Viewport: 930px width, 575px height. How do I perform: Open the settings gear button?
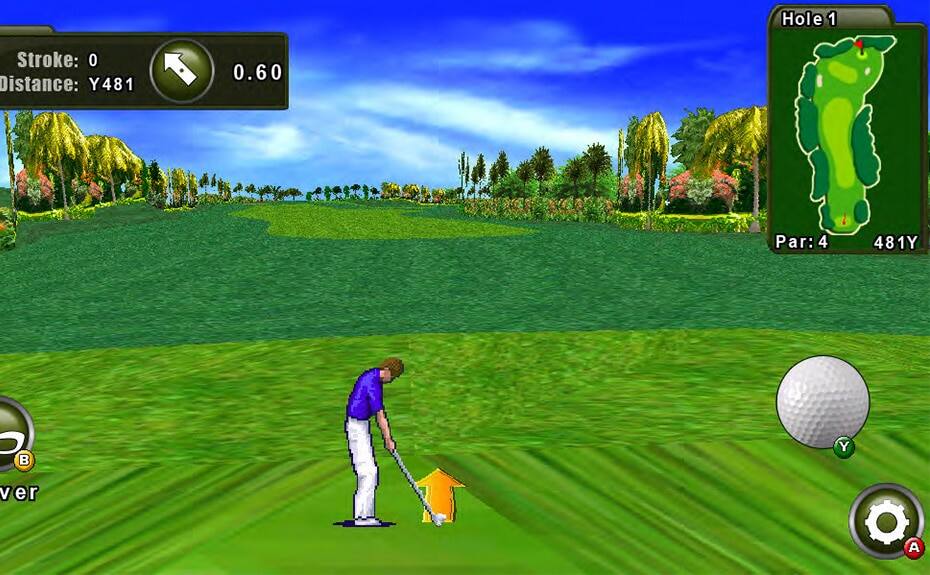[x=886, y=521]
